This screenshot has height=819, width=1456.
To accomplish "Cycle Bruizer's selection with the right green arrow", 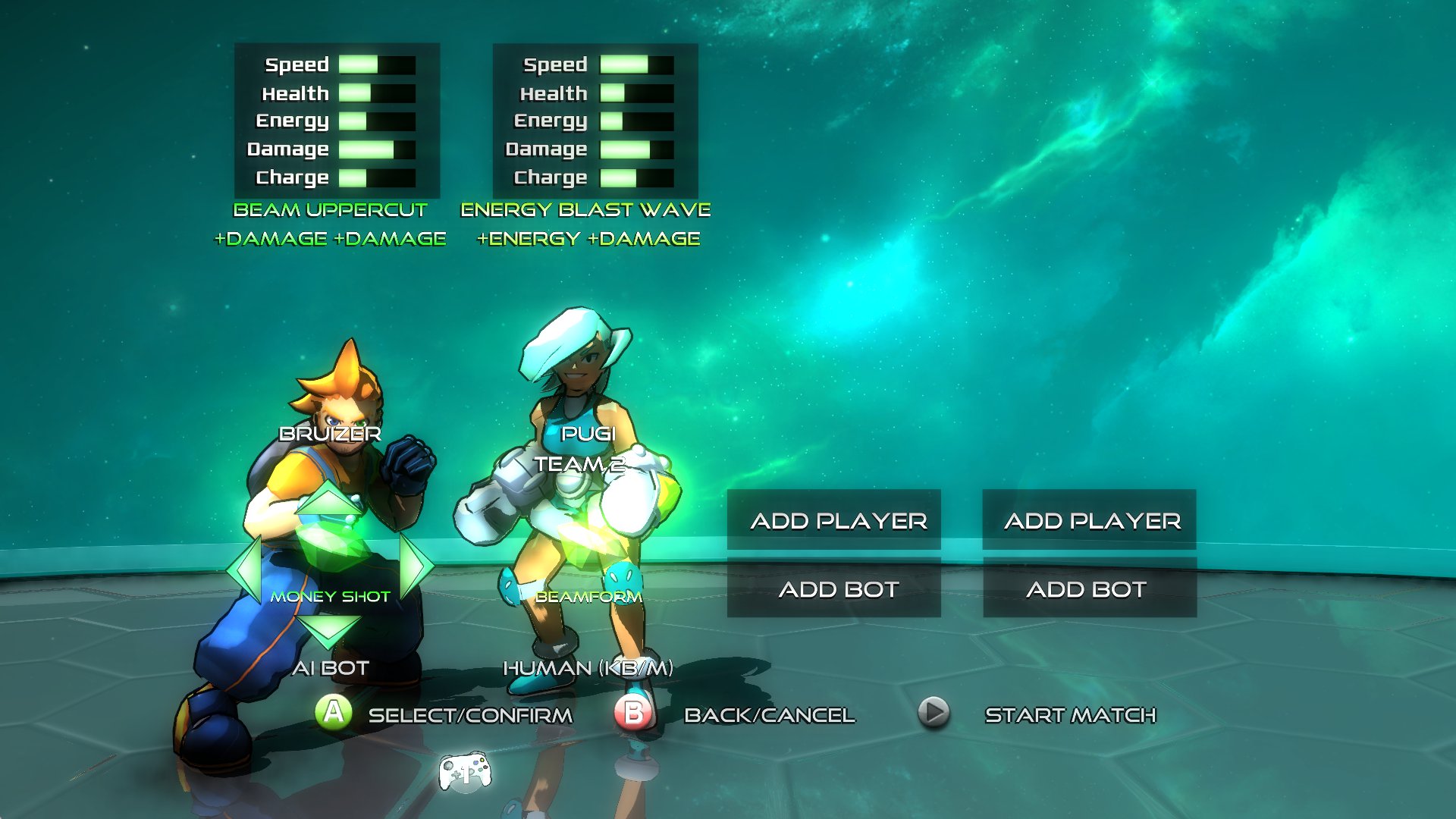I will coord(415,565).
